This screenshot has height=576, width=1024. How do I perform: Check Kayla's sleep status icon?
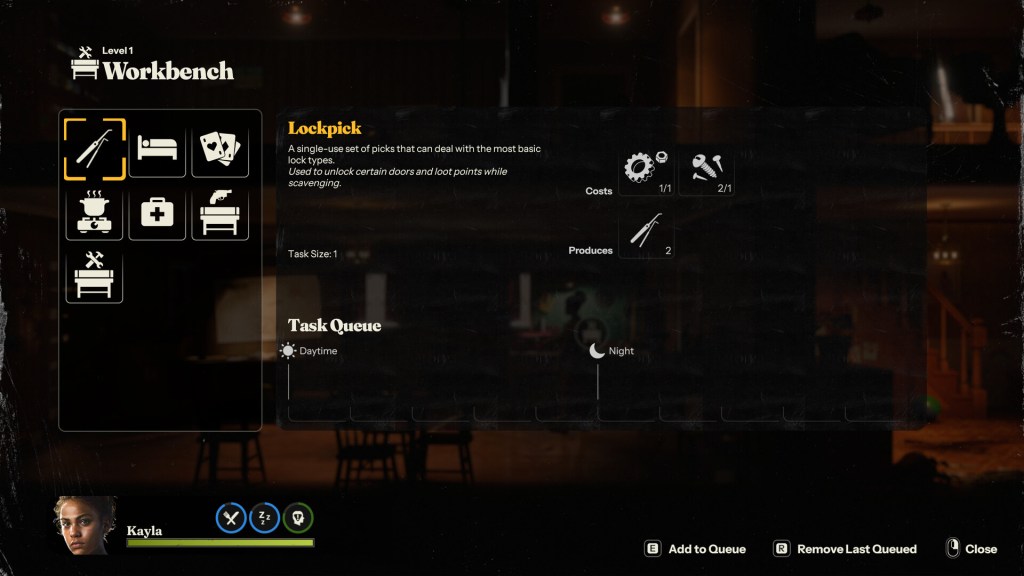click(265, 517)
